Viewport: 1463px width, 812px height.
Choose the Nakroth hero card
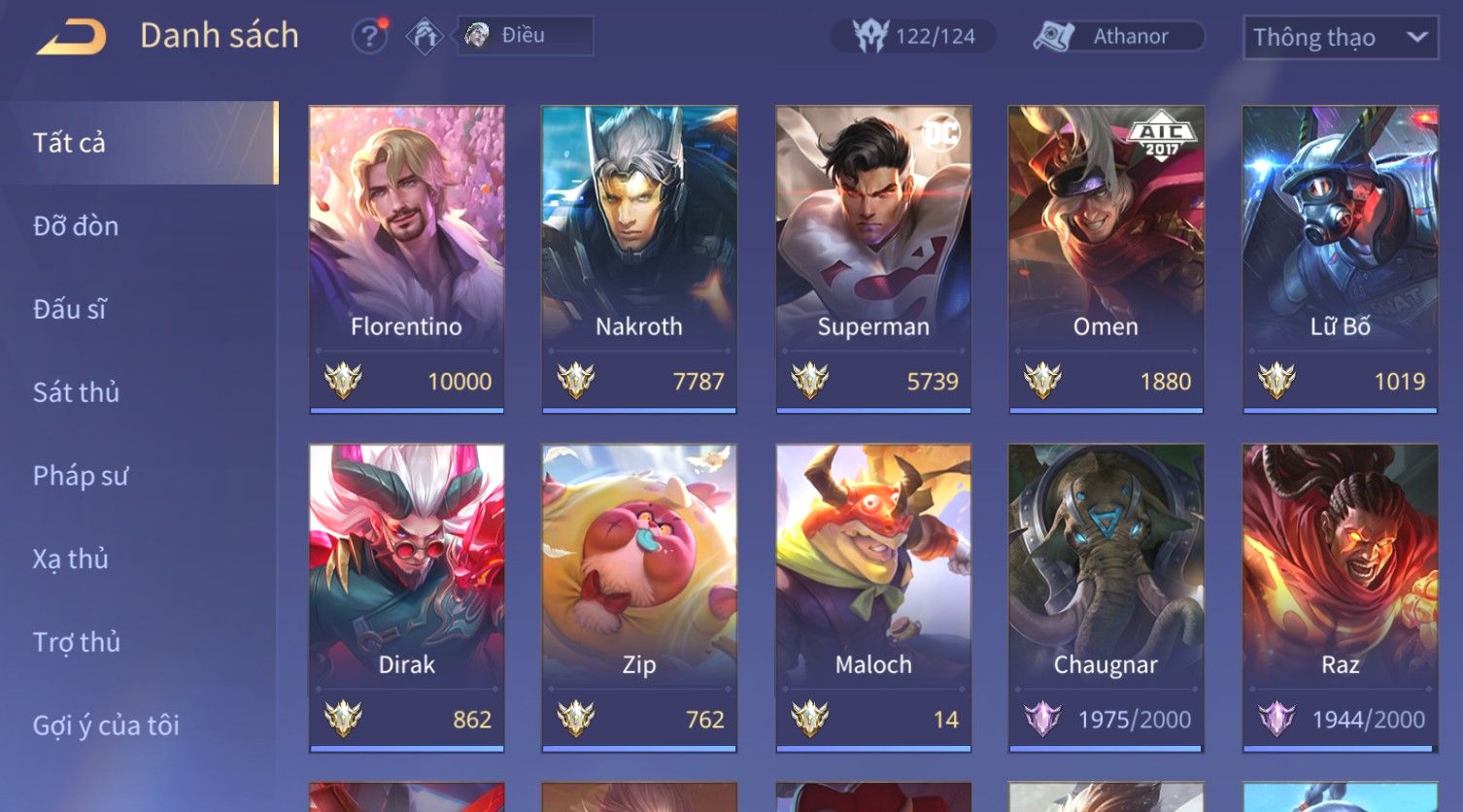[x=639, y=258]
